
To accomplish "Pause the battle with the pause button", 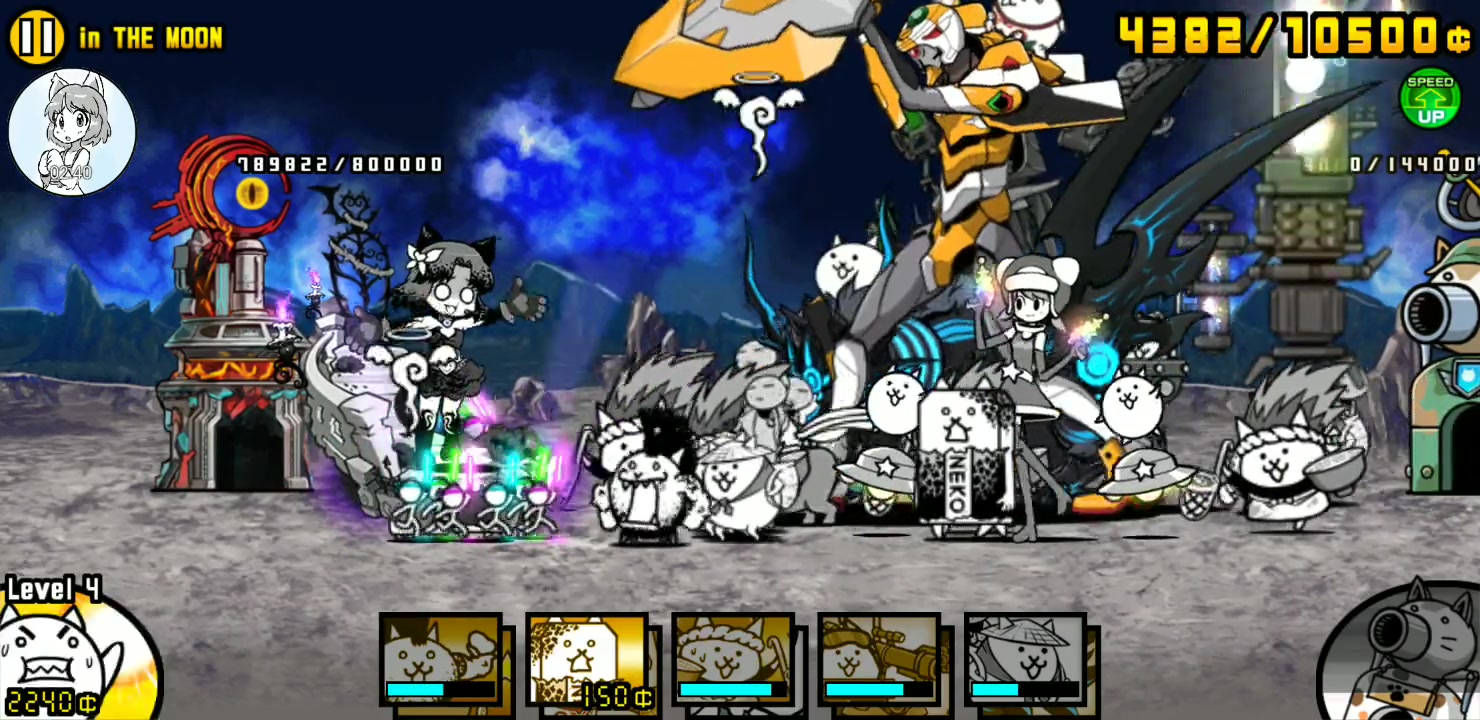I will [36, 37].
